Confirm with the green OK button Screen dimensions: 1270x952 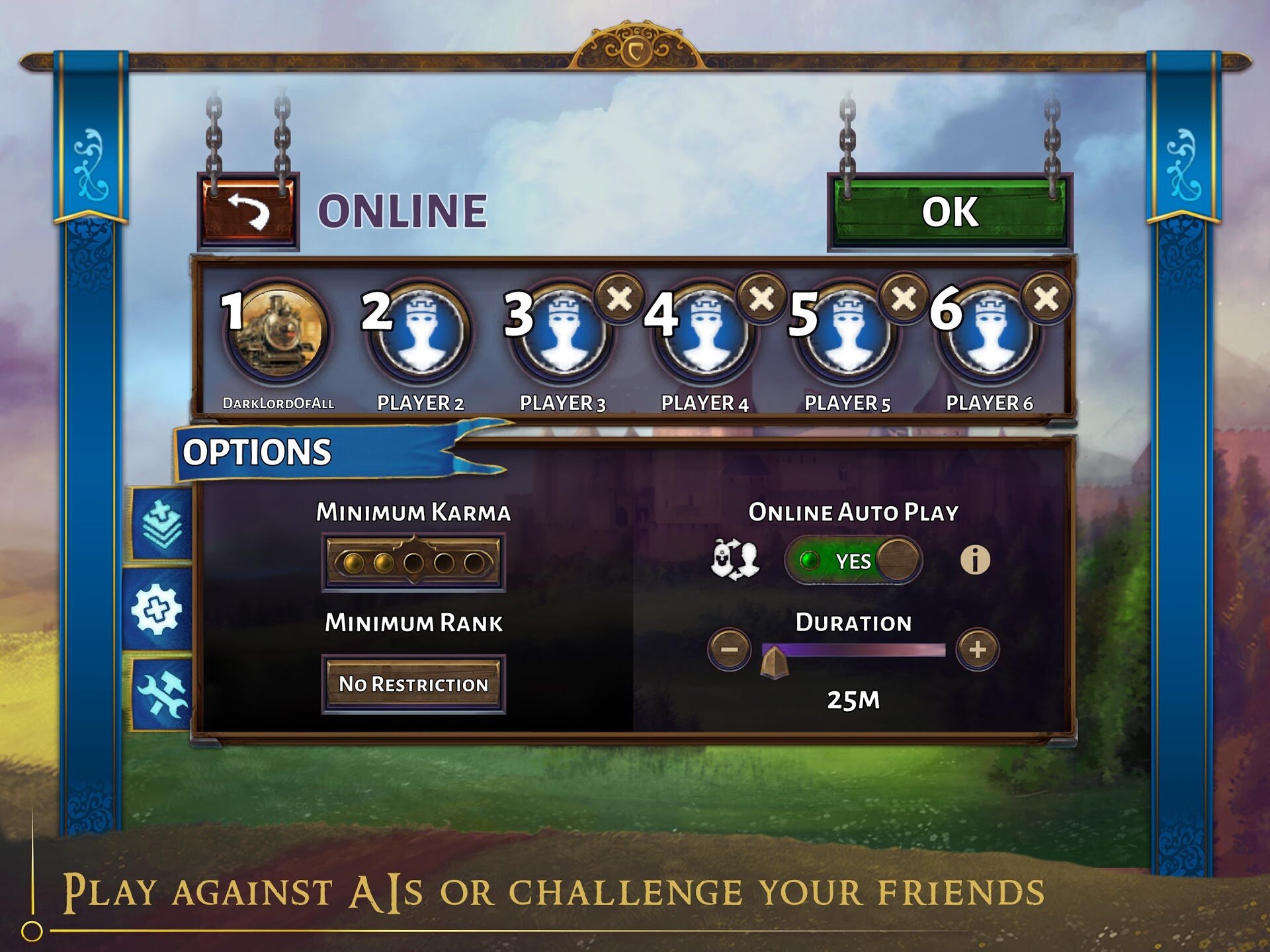949,212
